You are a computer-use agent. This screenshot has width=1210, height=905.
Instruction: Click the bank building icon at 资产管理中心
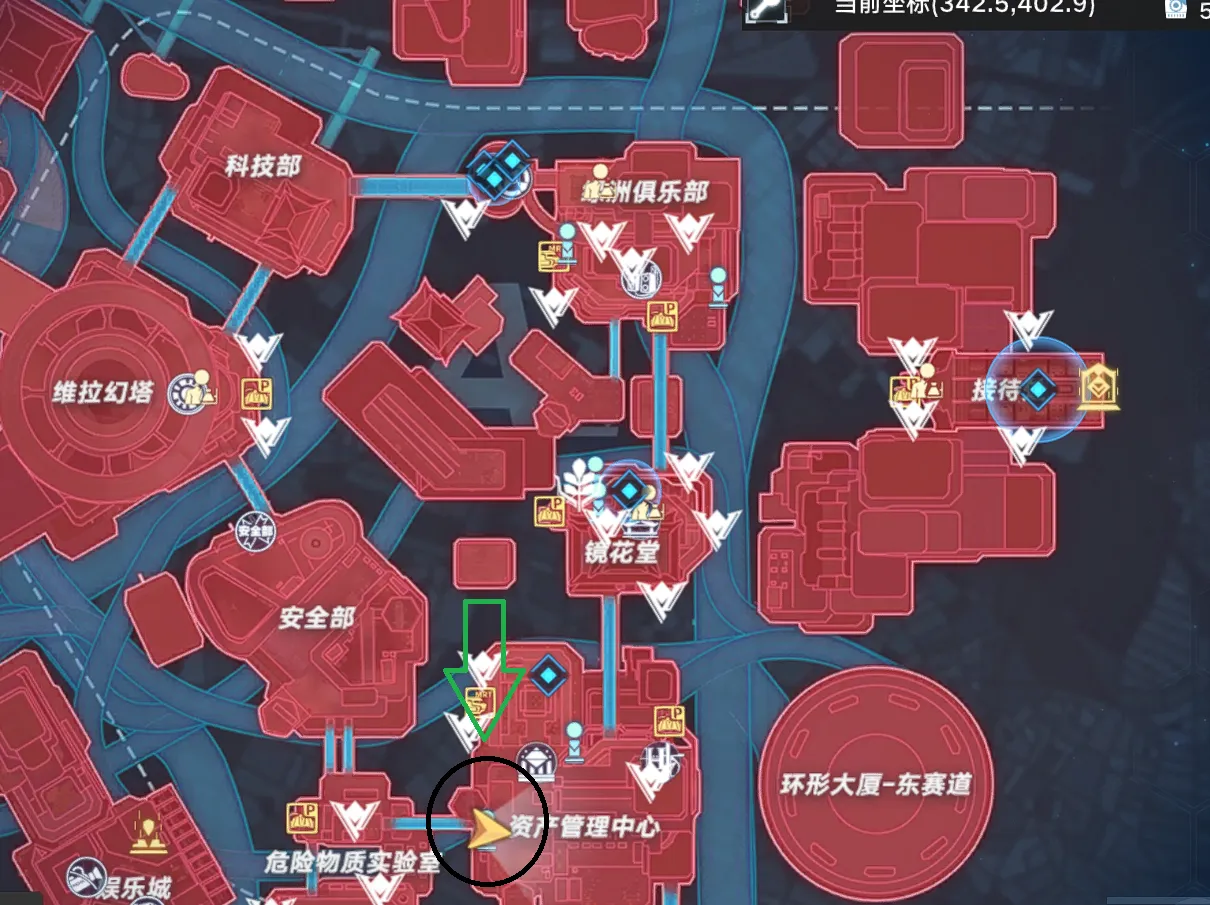tap(536, 764)
